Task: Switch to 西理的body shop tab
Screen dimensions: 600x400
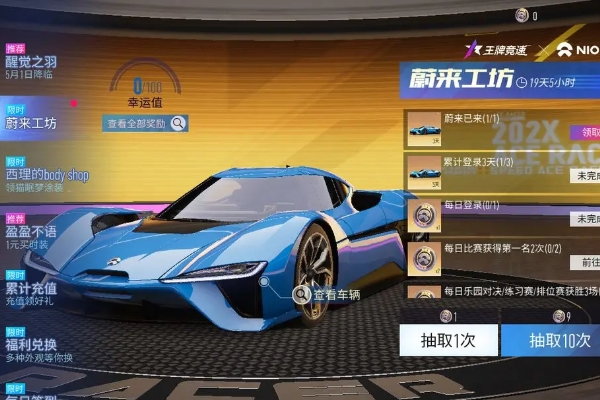Action: 47,175
